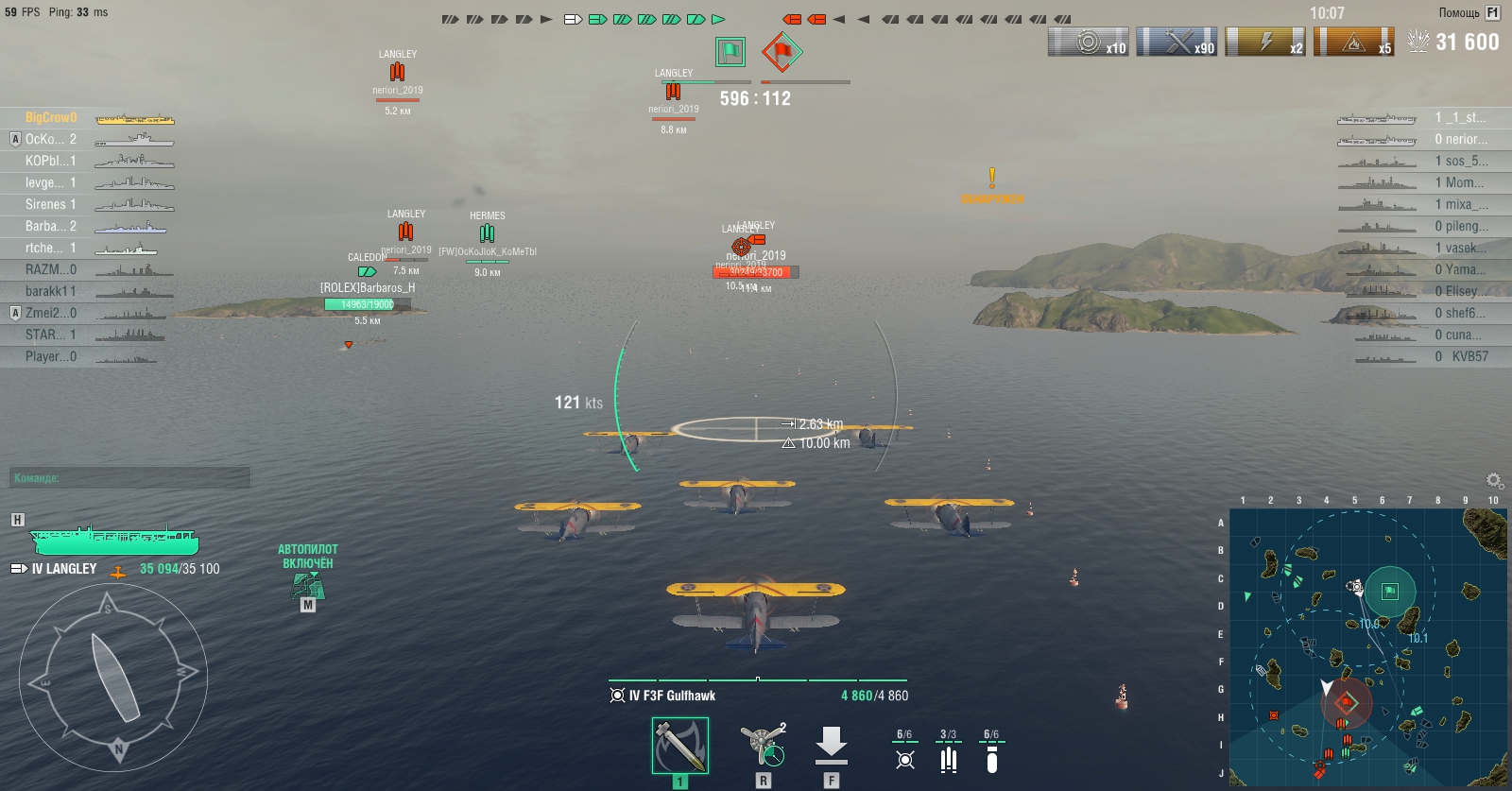The image size is (1512, 791).
Task: Toggle the red enemy flag above the score
Action: 781,54
